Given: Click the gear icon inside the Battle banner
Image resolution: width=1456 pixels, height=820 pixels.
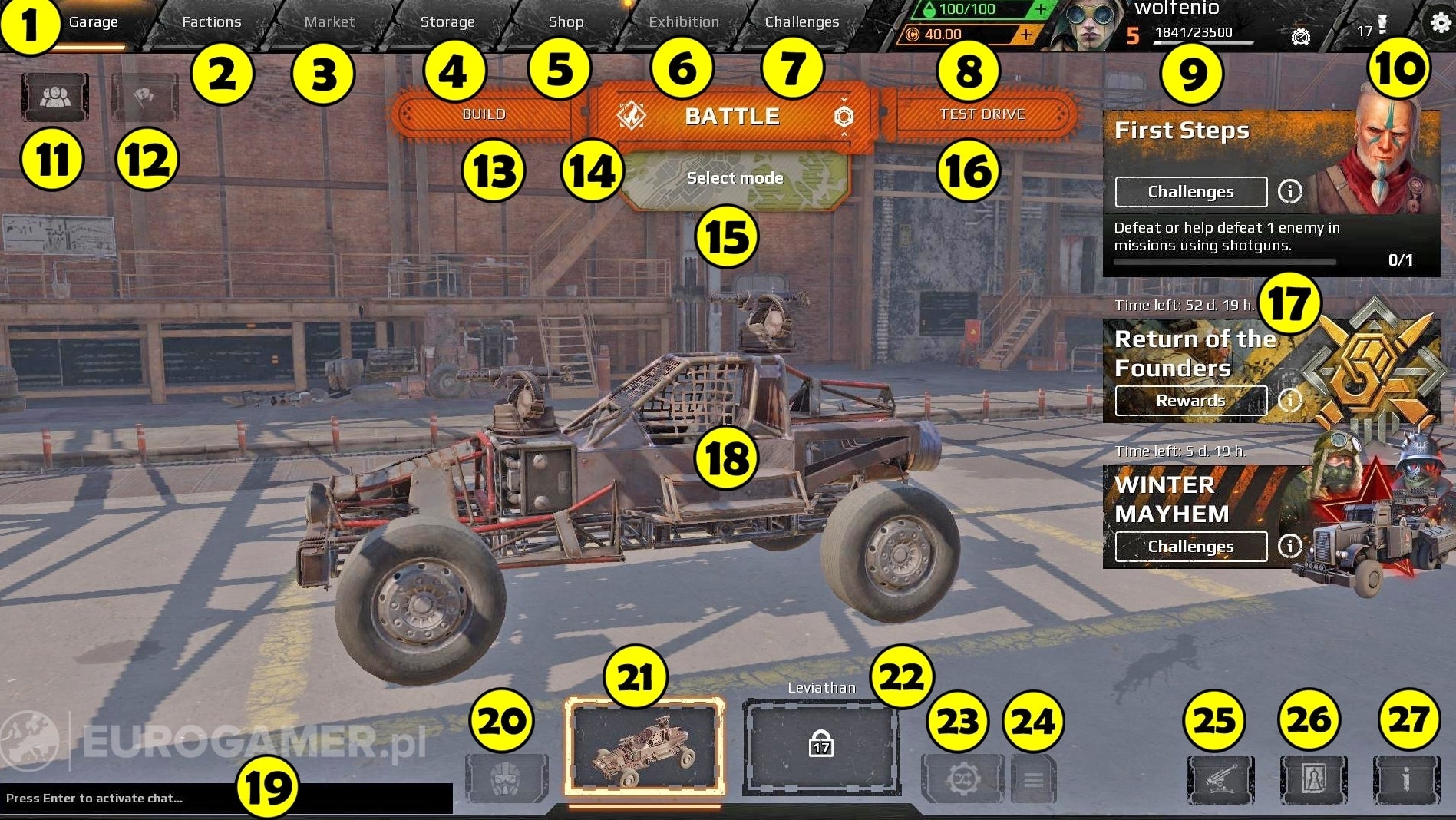Looking at the screenshot, I should pyautogui.click(x=844, y=117).
